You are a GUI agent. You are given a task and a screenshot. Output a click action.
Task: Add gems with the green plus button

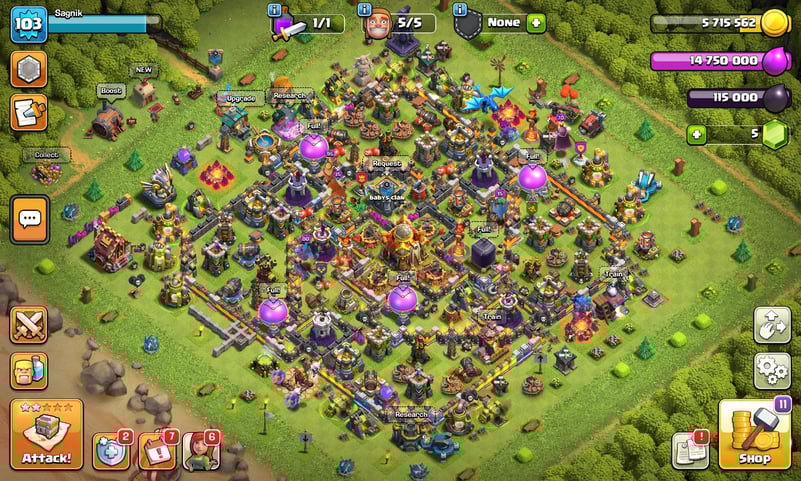pos(695,134)
